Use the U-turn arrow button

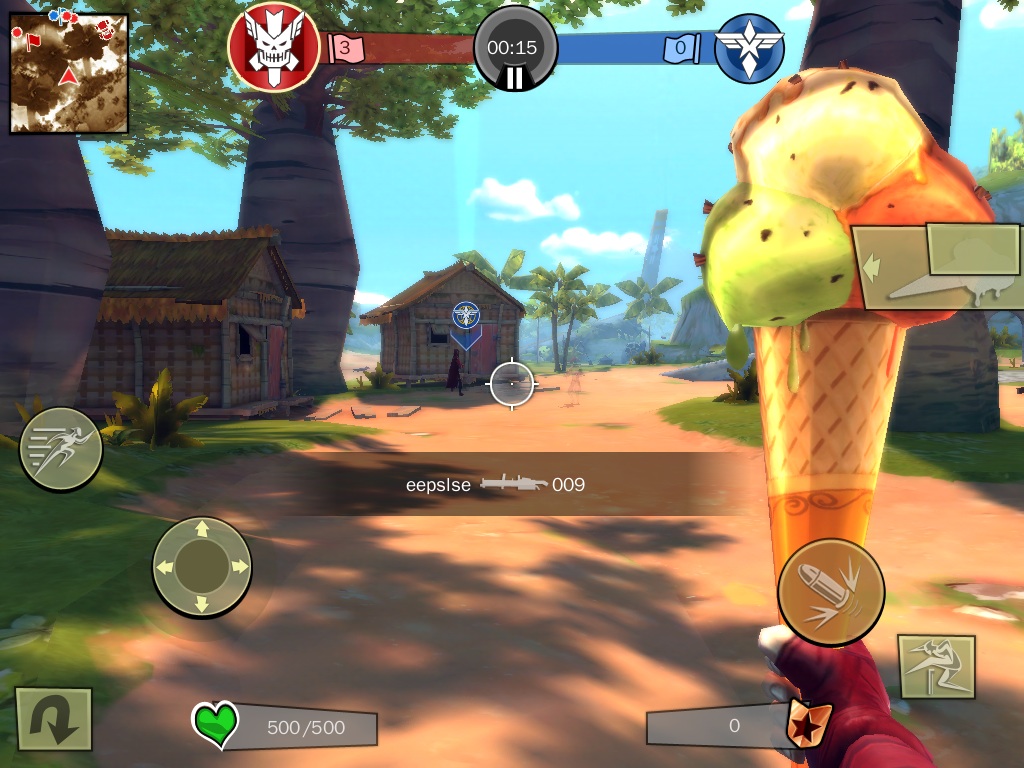pos(54,719)
